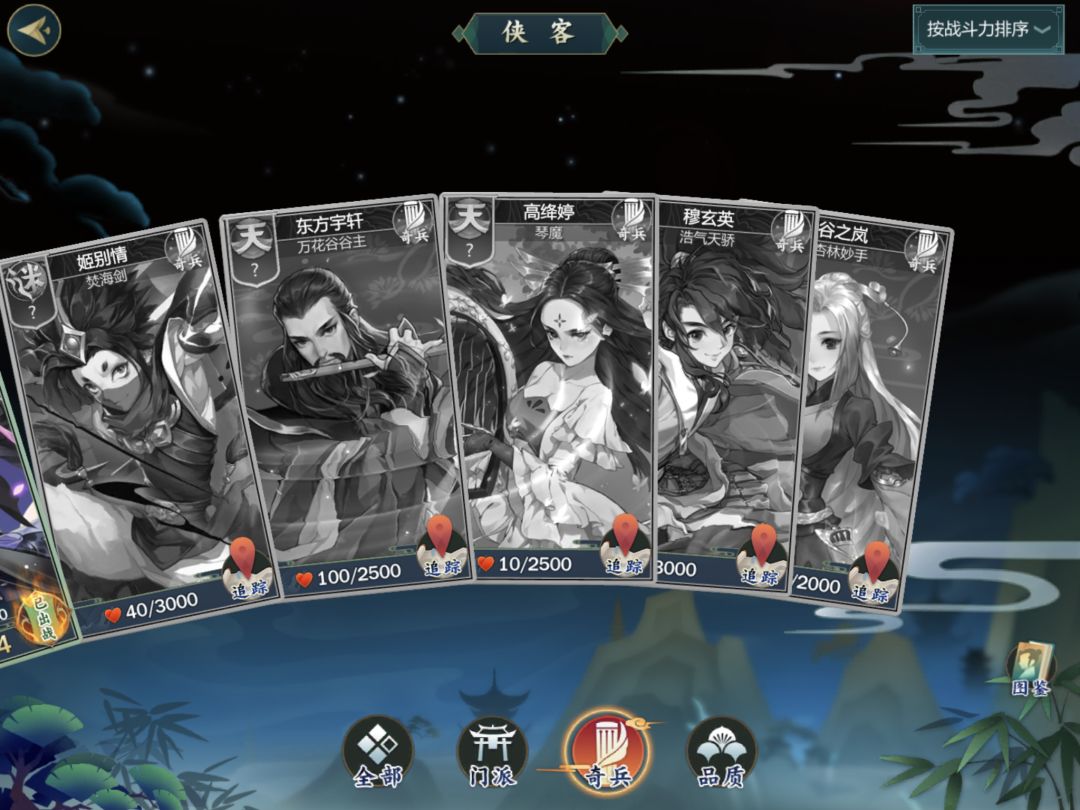This screenshot has height=810, width=1080.
Task: Select the 奇兵 filter tab
Action: click(x=607, y=753)
